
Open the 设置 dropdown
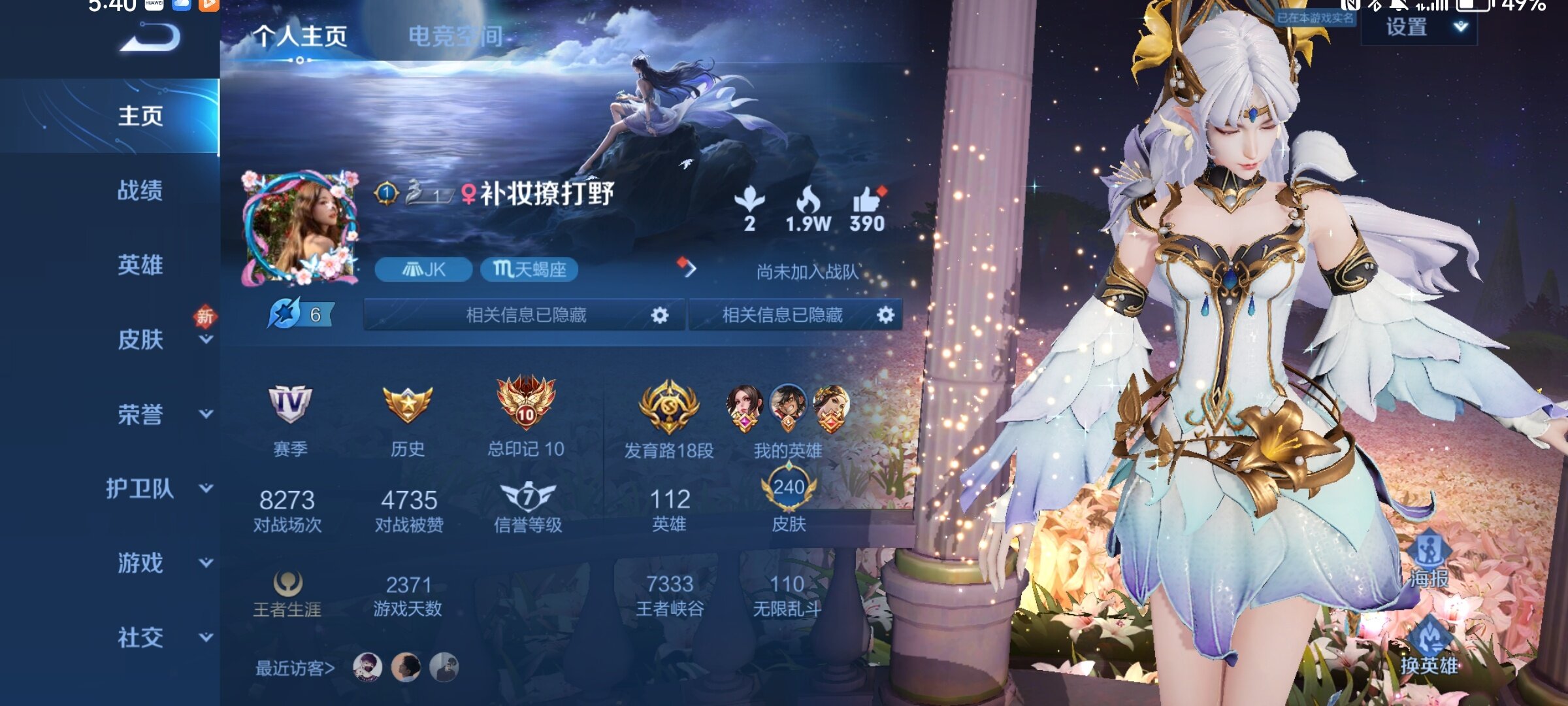pyautogui.click(x=1418, y=27)
